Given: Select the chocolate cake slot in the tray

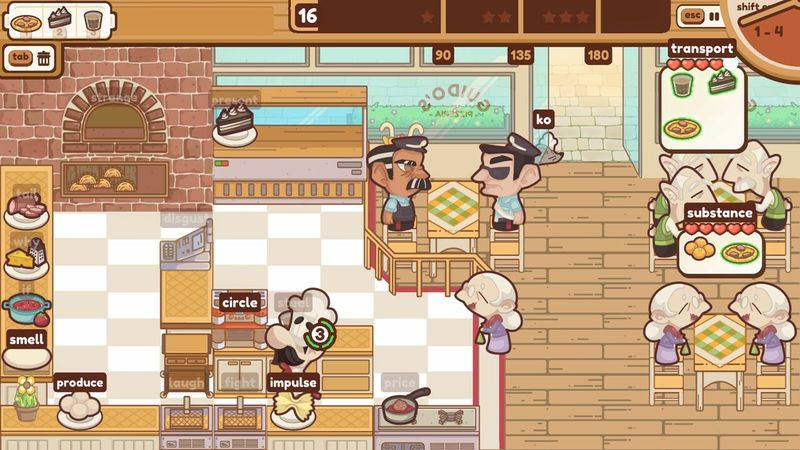Looking at the screenshot, I should pyautogui.click(x=59, y=19).
